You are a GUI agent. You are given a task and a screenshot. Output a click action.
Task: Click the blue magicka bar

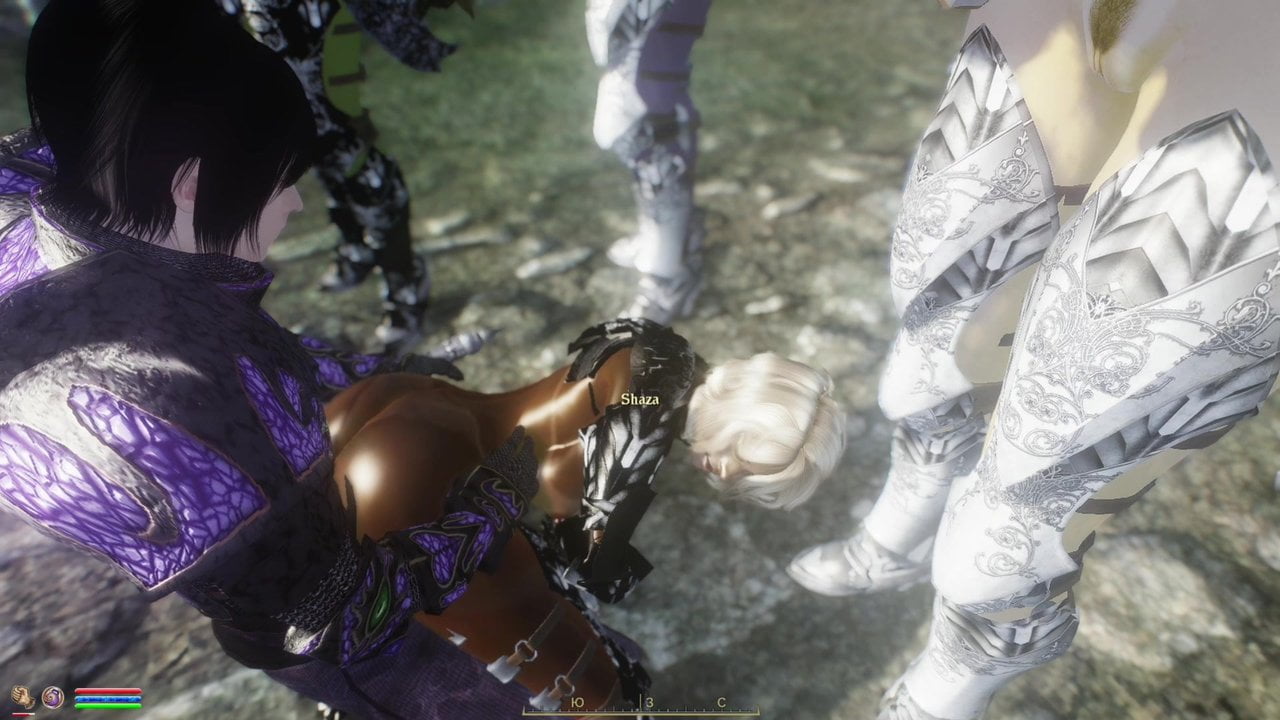pos(108,698)
